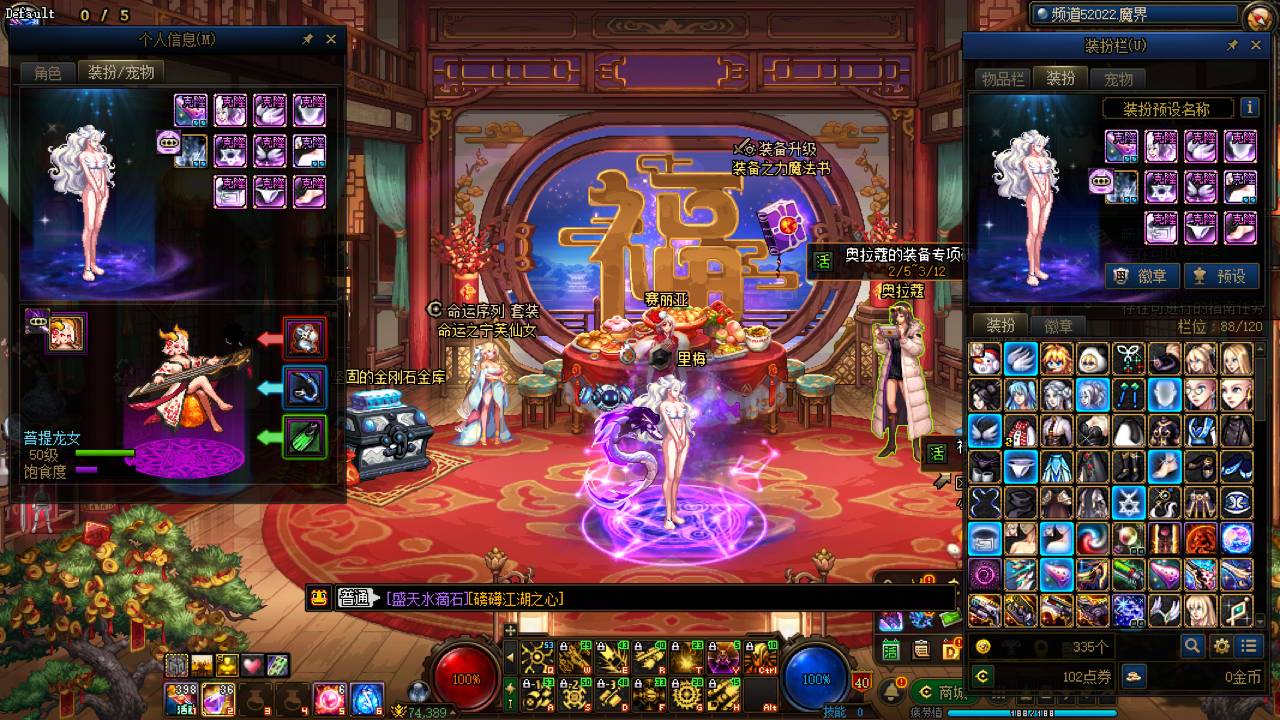Open inventory settings via the gear button
Viewport: 1280px width, 720px height.
1221,646
